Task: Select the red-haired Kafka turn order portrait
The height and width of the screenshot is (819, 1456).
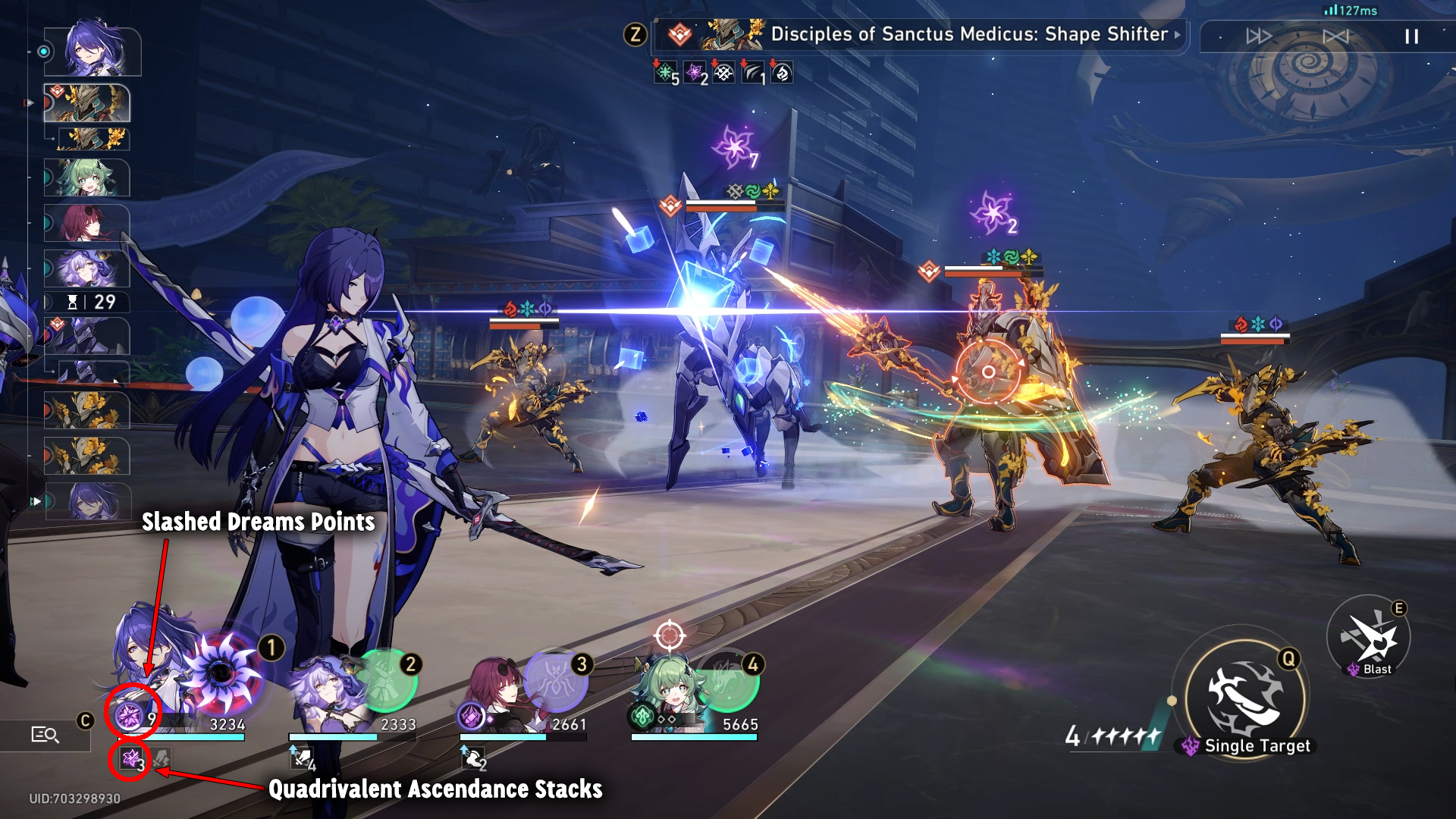Action: (86, 224)
